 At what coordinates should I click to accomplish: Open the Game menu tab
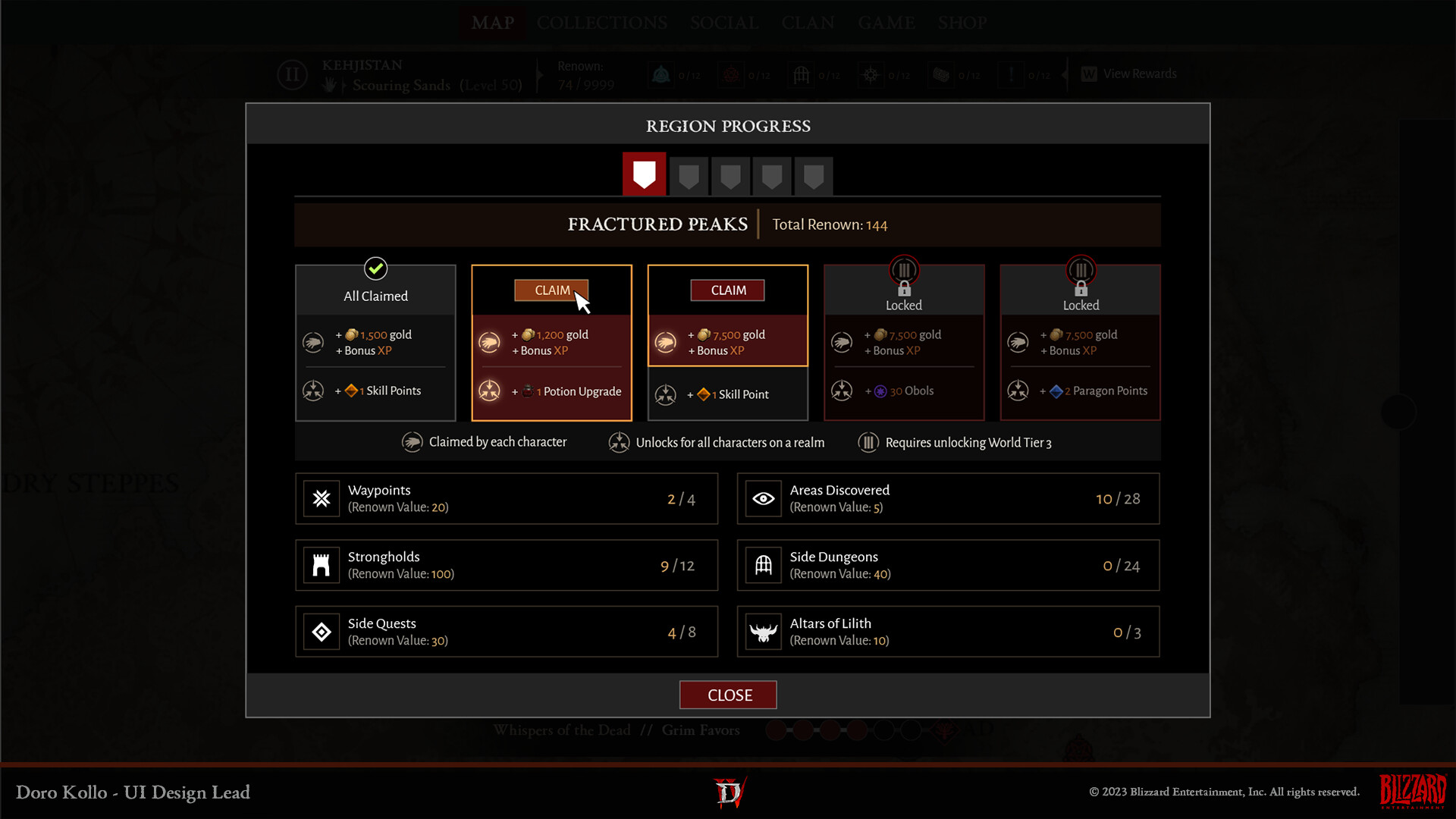pyautogui.click(x=886, y=23)
